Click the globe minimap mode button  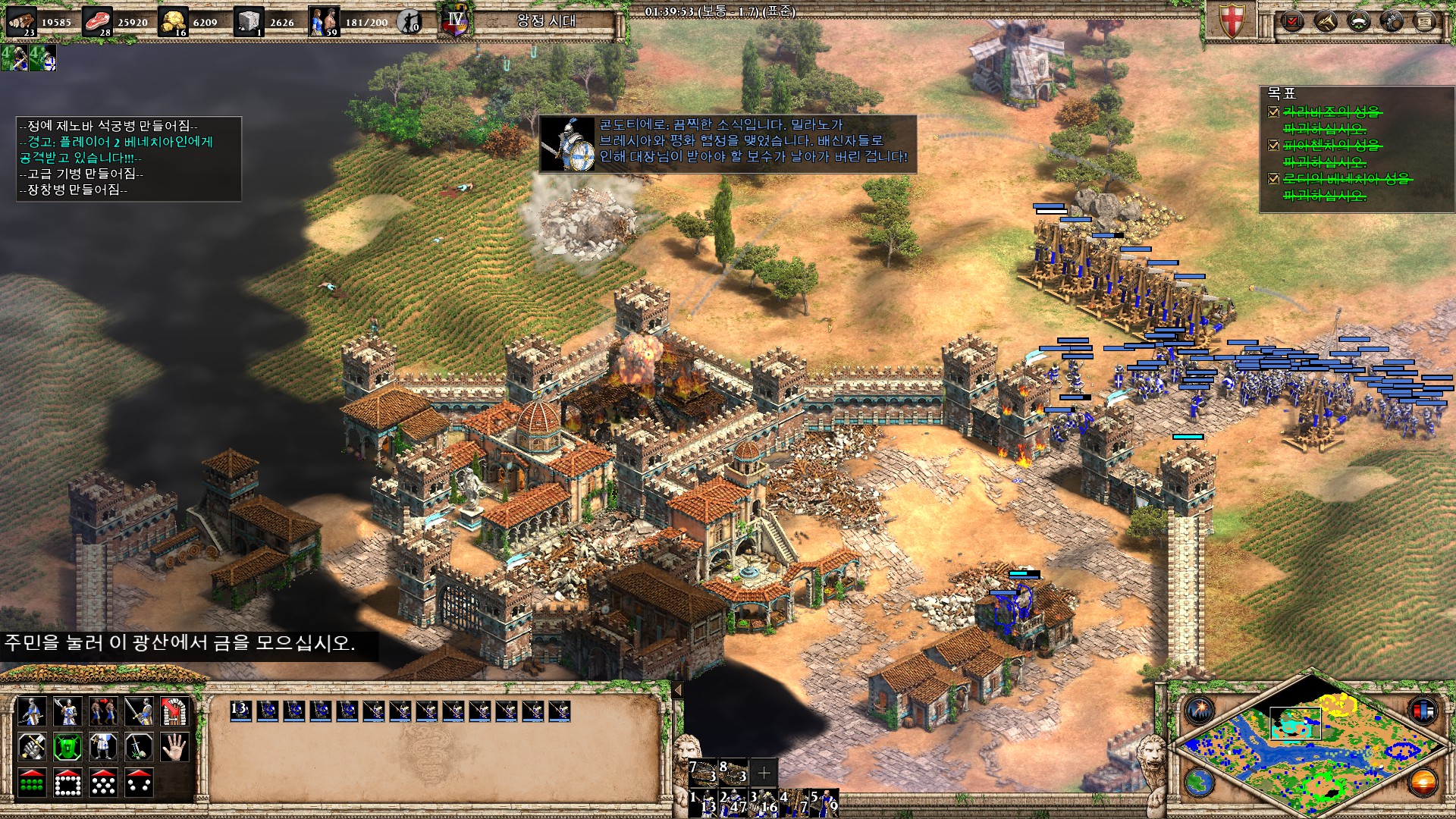1198,783
